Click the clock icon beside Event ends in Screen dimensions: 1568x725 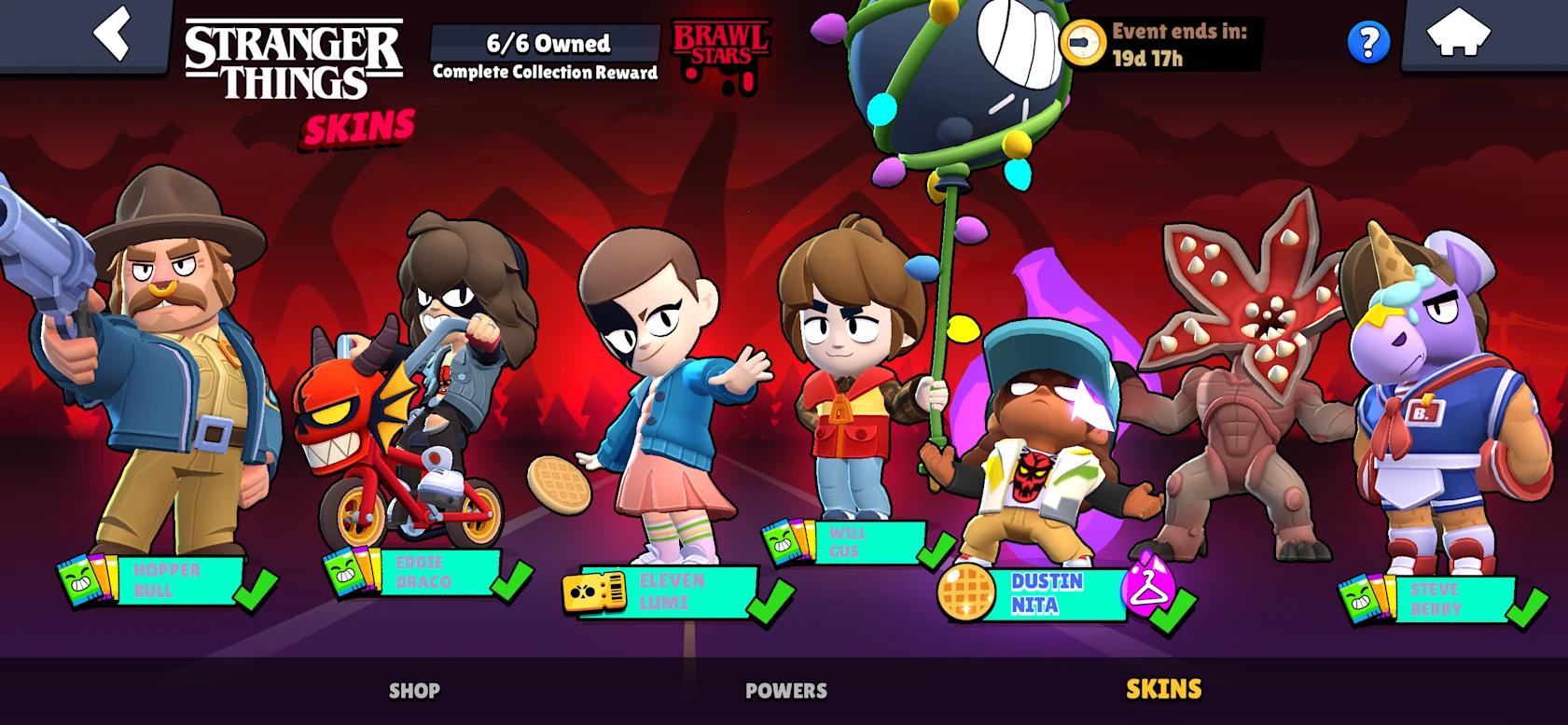[1083, 41]
